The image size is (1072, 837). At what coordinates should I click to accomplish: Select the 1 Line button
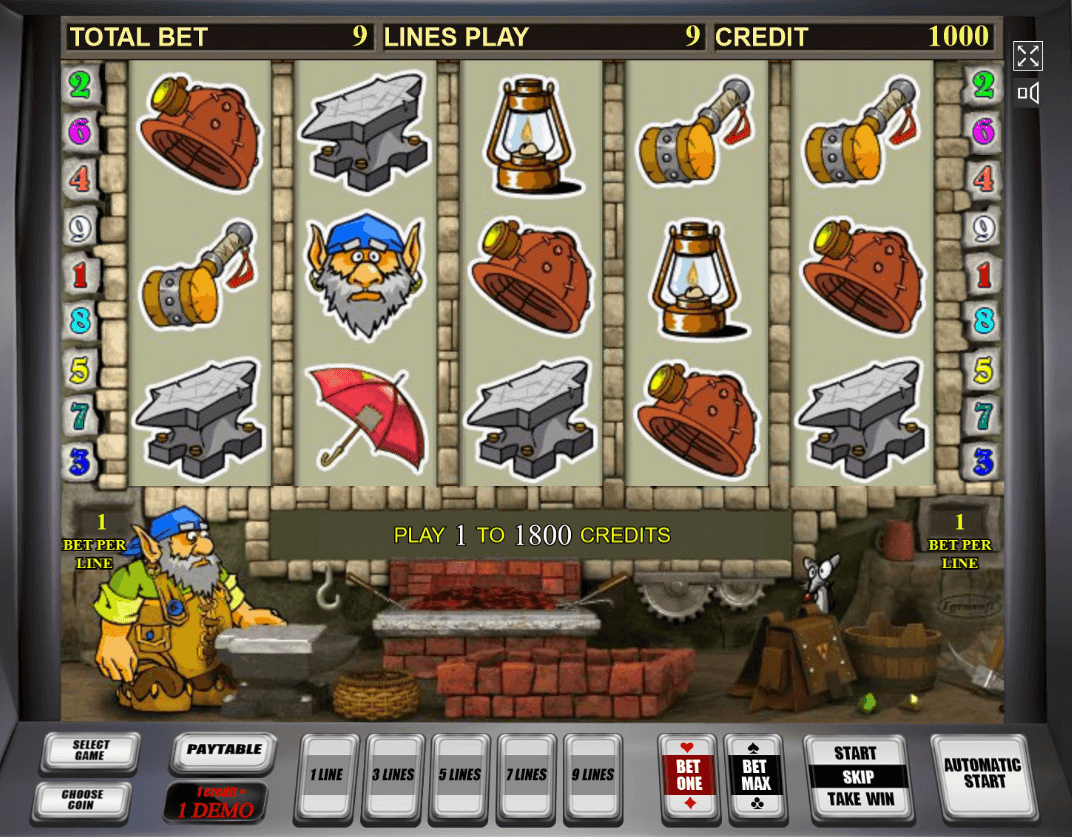coord(328,774)
